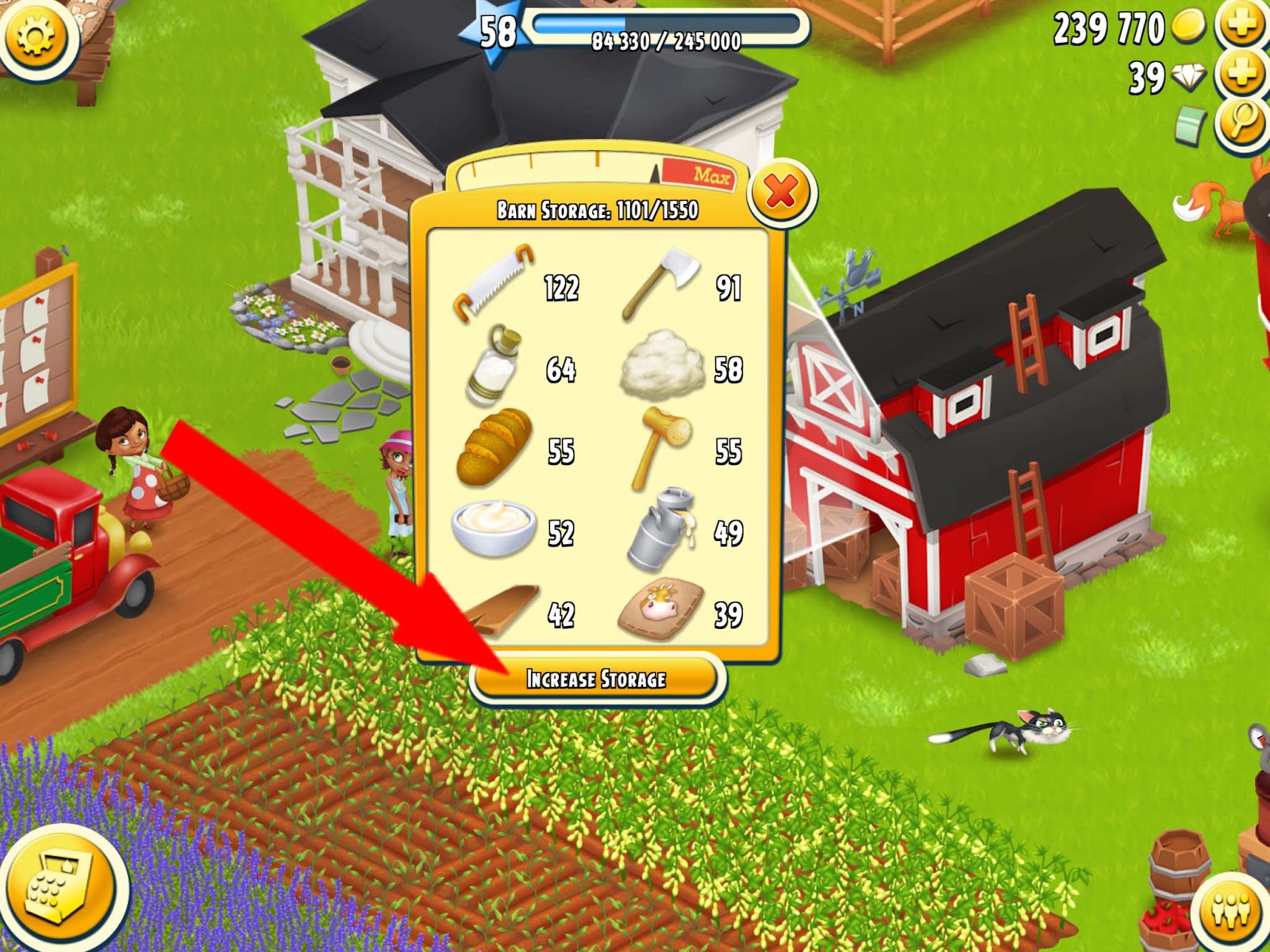1270x952 pixels.
Task: Select the bread item in the barn
Action: click(496, 448)
